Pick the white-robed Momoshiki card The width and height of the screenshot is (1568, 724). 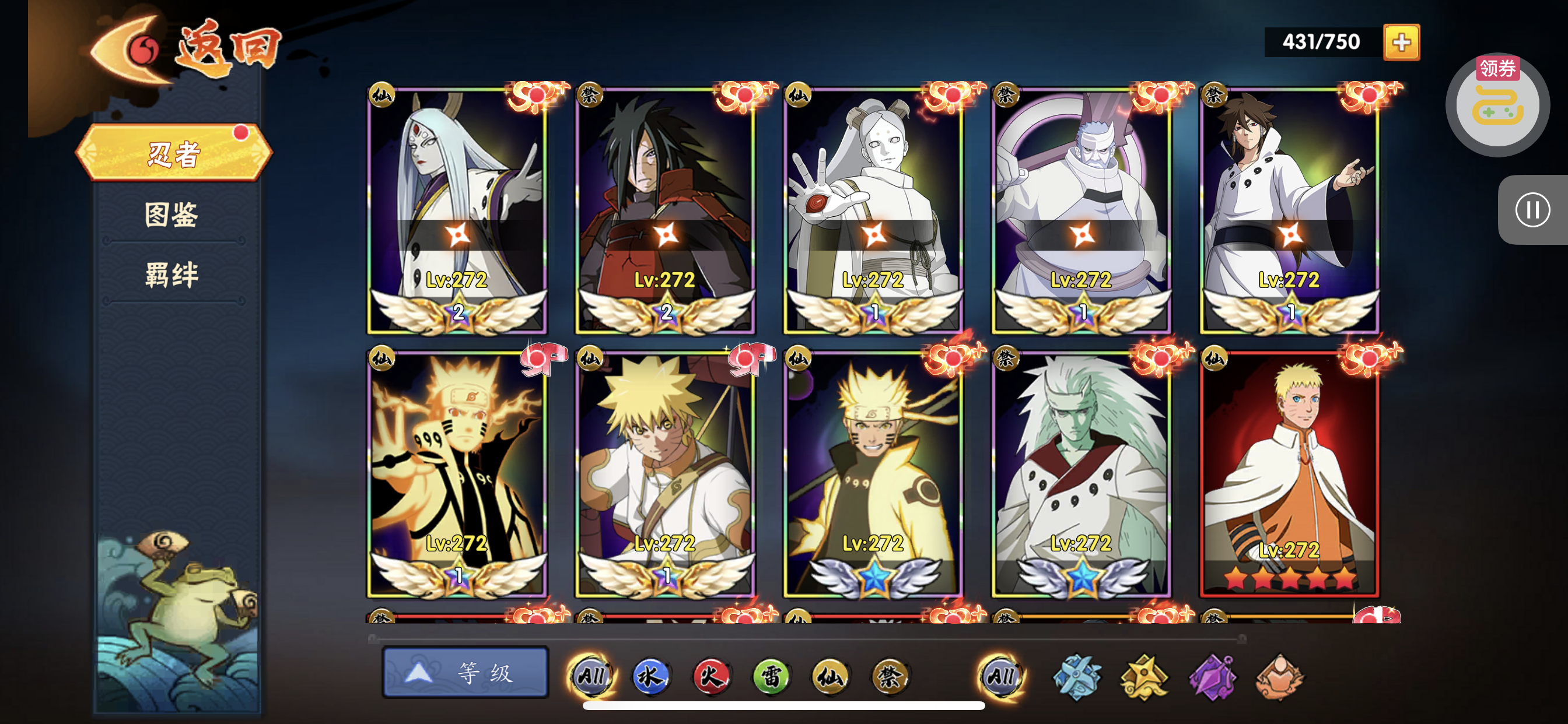(873, 210)
